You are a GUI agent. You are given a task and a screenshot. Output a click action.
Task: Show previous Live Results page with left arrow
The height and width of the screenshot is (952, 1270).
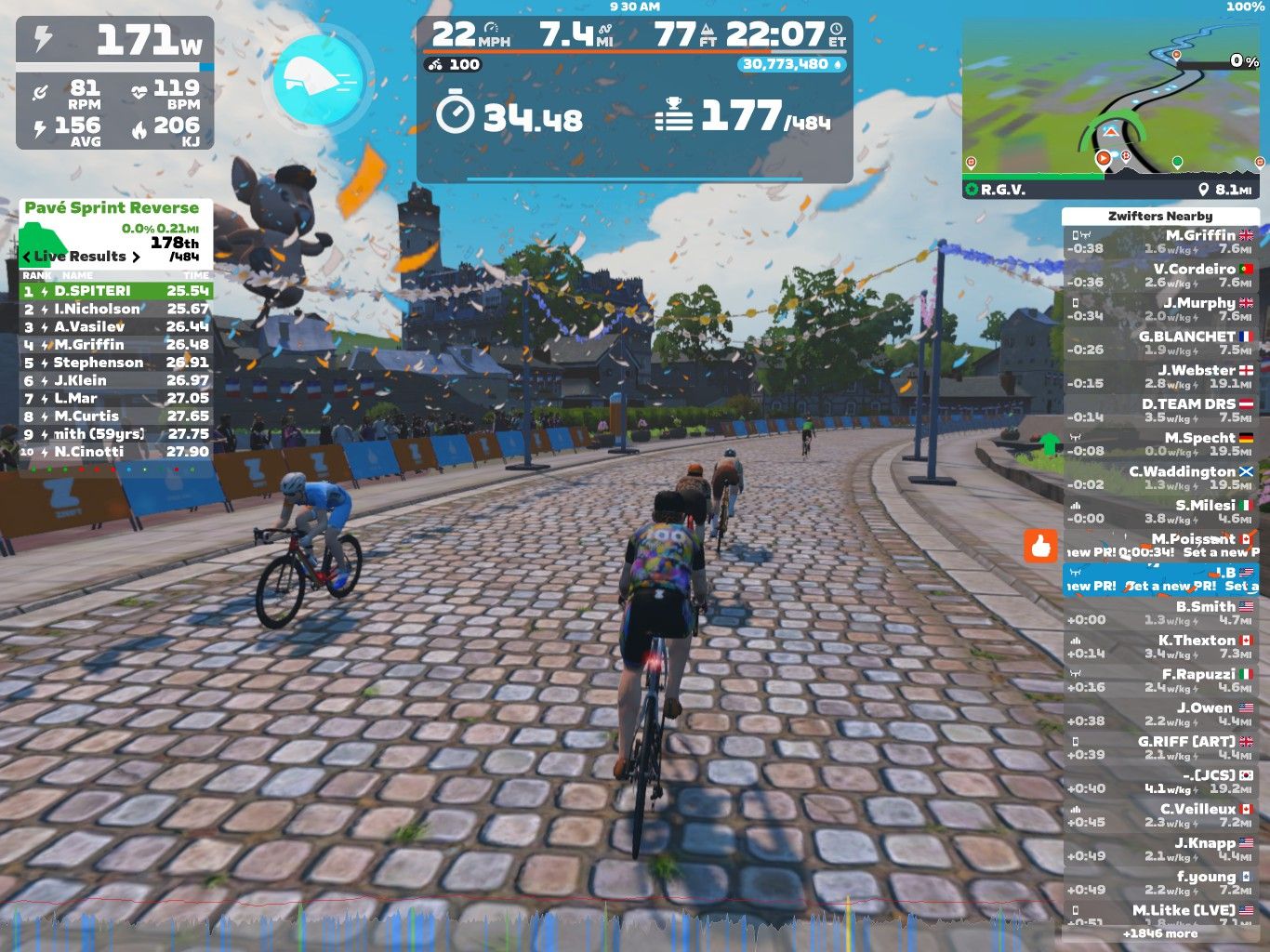pos(27,257)
